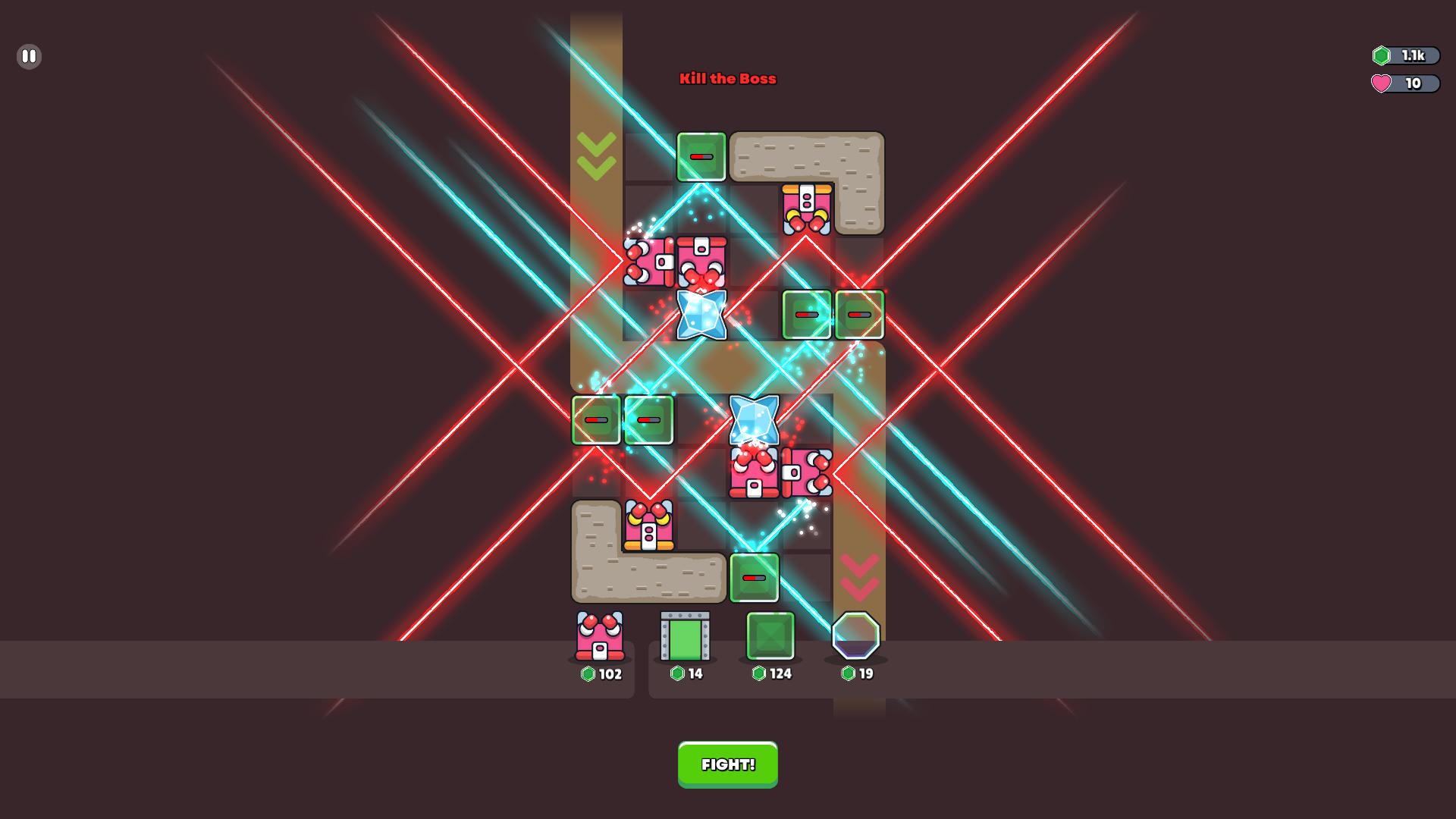The image size is (1456, 819).
Task: Click the topmost green laser block
Action: pos(701,158)
